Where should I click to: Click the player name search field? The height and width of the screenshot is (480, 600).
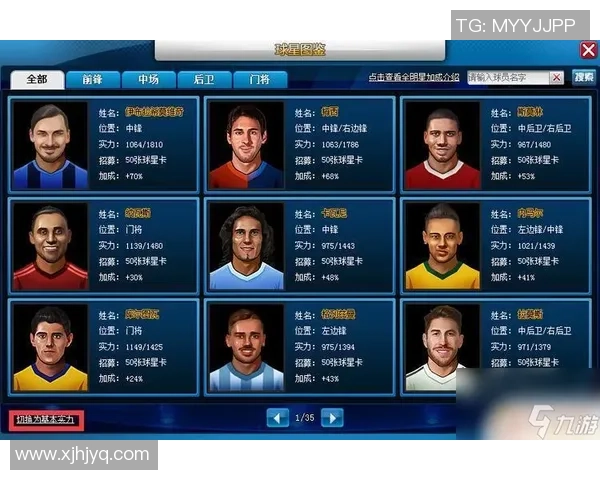pyautogui.click(x=515, y=78)
